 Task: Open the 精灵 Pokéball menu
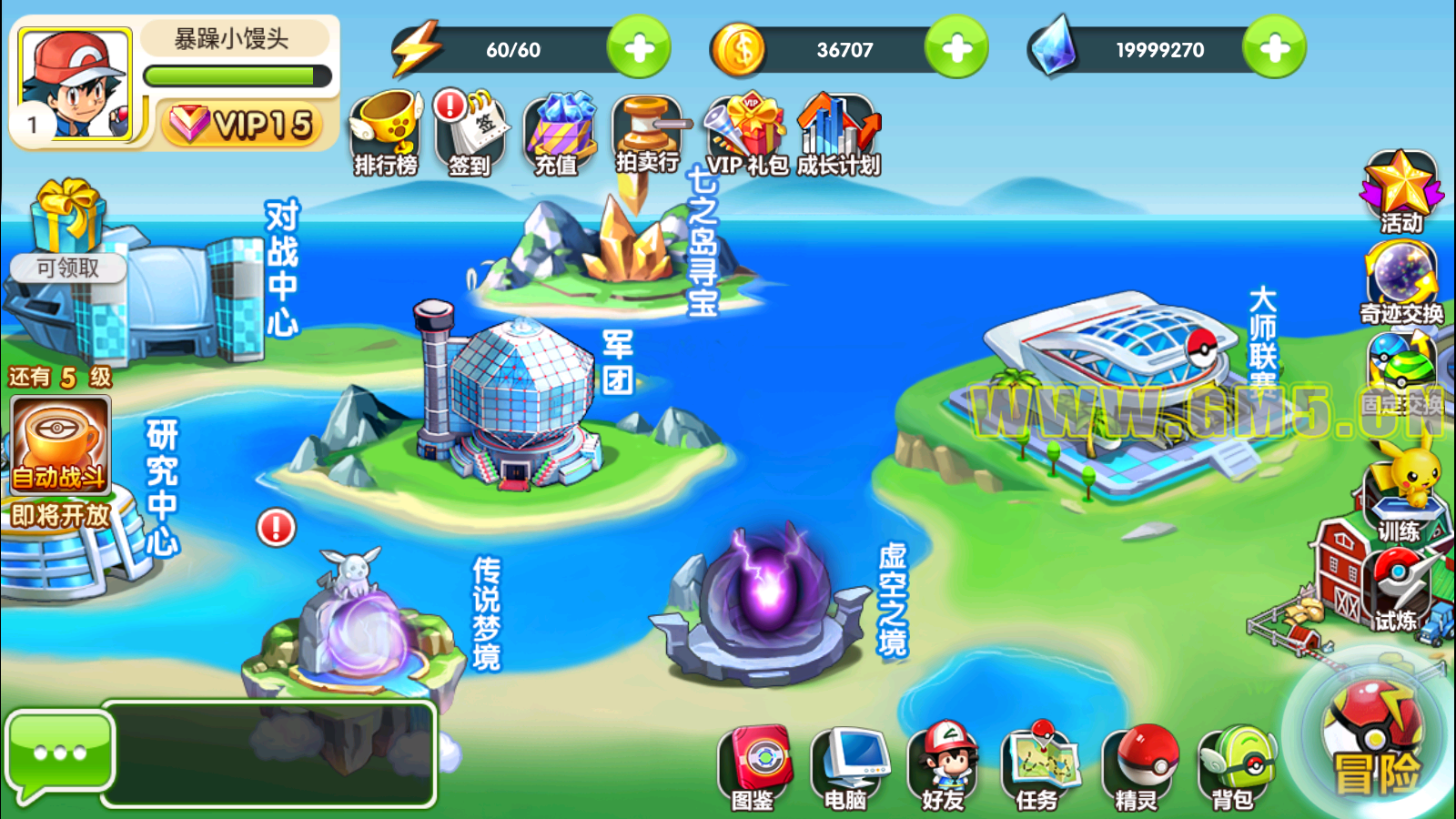(x=1139, y=767)
